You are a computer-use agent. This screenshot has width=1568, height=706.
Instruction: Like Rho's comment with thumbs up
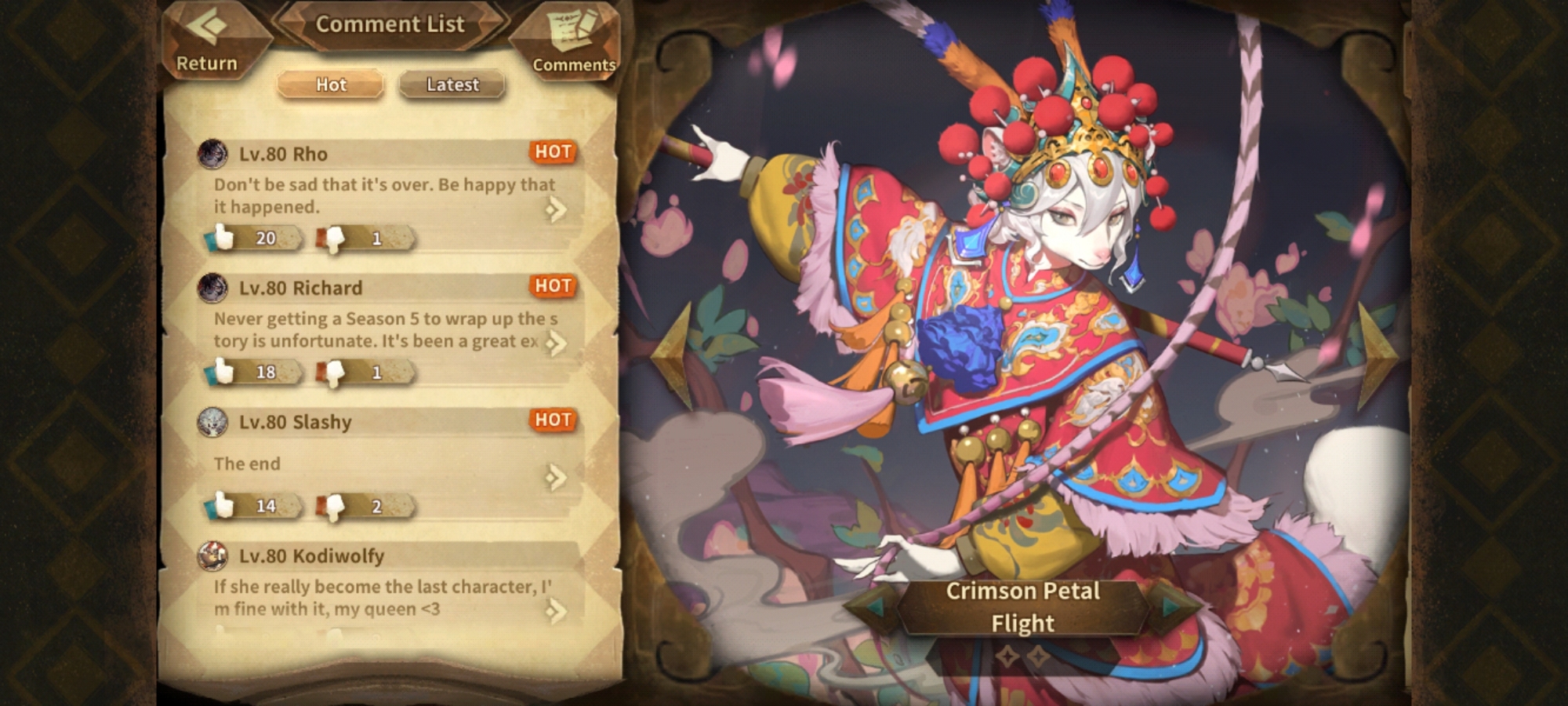coord(224,238)
